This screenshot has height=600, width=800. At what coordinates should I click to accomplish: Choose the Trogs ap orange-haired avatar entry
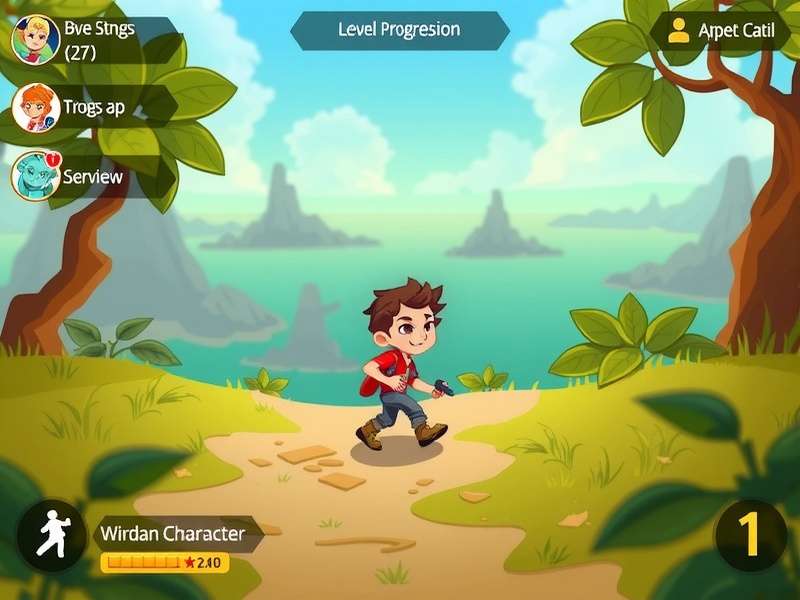90,108
